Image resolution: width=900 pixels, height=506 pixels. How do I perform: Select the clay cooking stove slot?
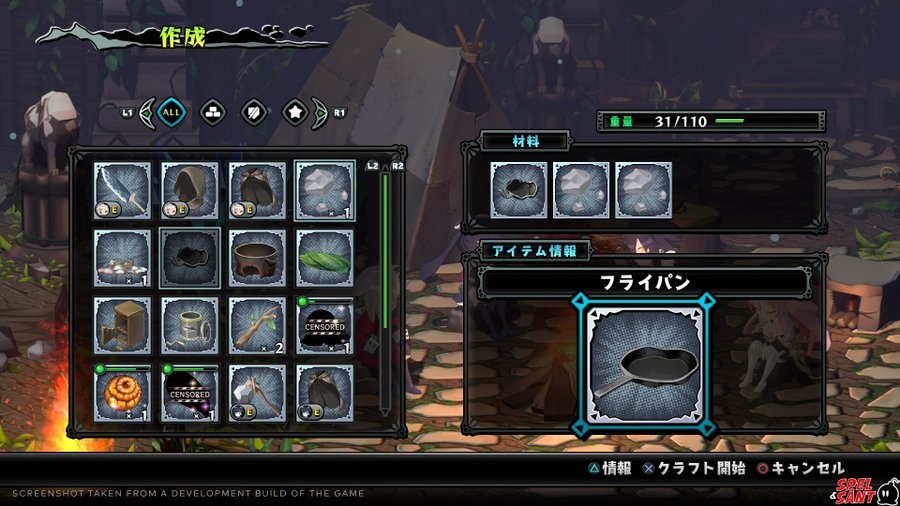(x=257, y=258)
